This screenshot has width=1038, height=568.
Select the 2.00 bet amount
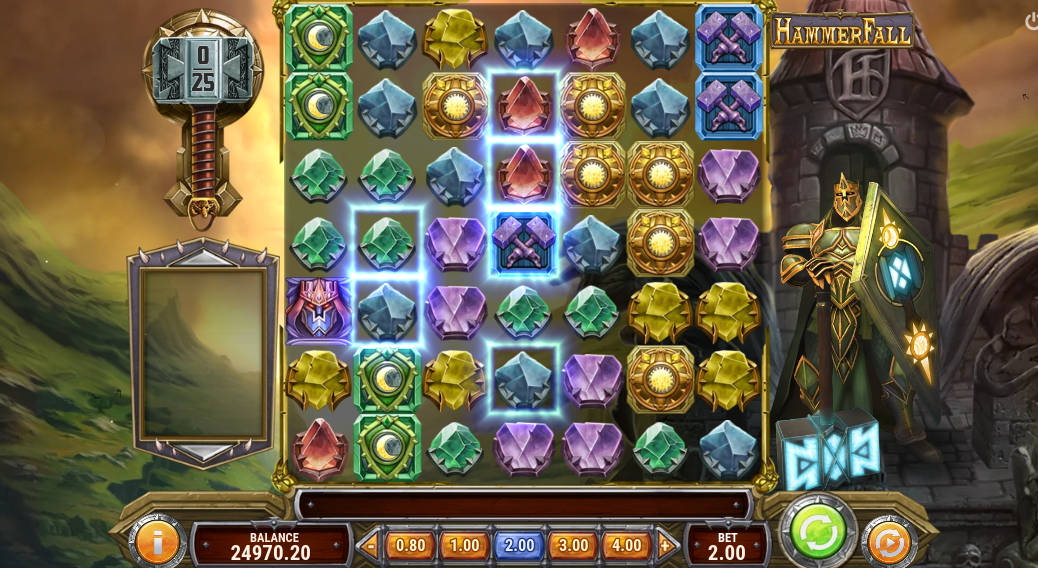tap(519, 546)
